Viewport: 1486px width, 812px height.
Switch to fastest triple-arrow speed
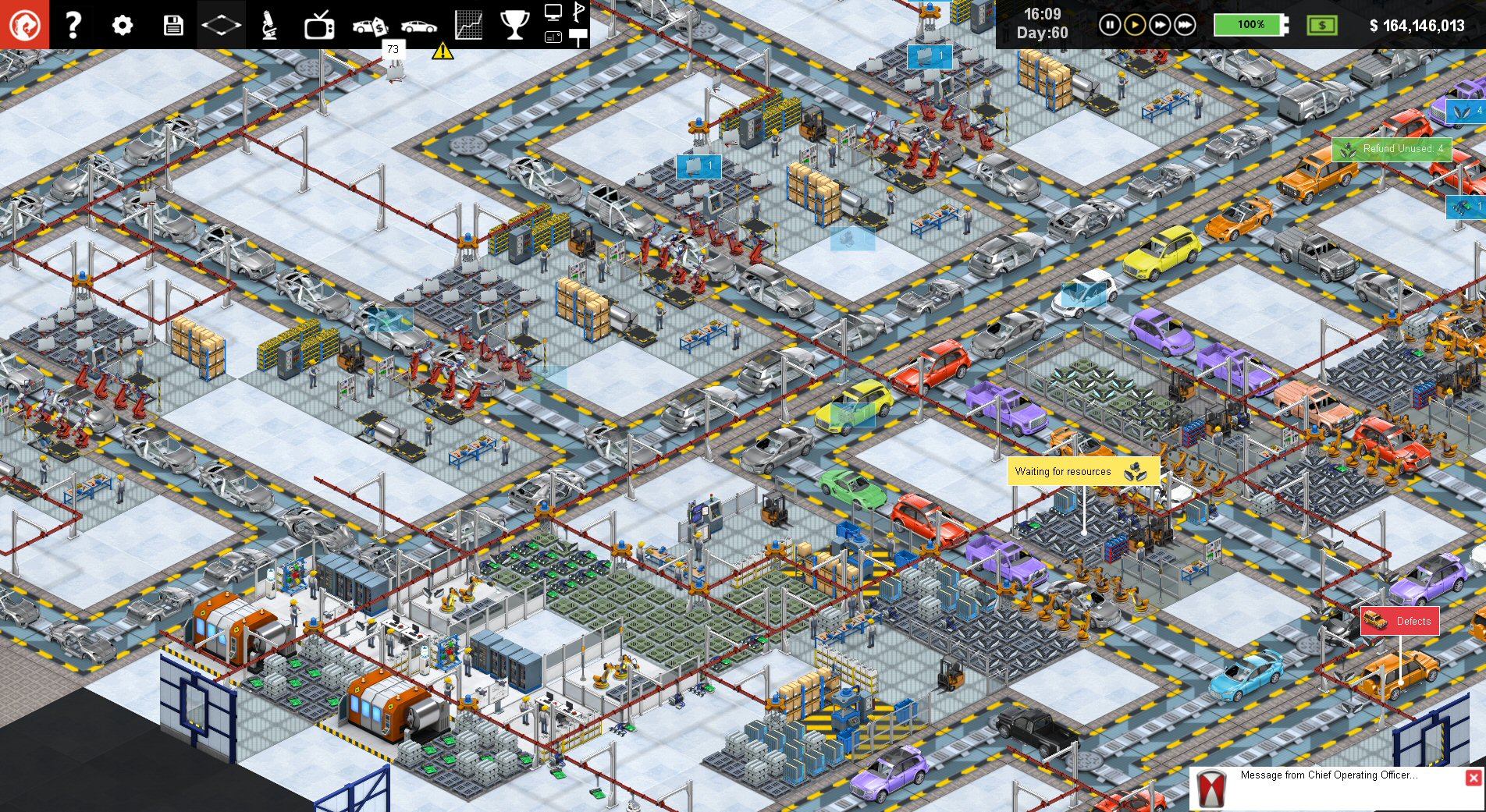pos(1185,25)
